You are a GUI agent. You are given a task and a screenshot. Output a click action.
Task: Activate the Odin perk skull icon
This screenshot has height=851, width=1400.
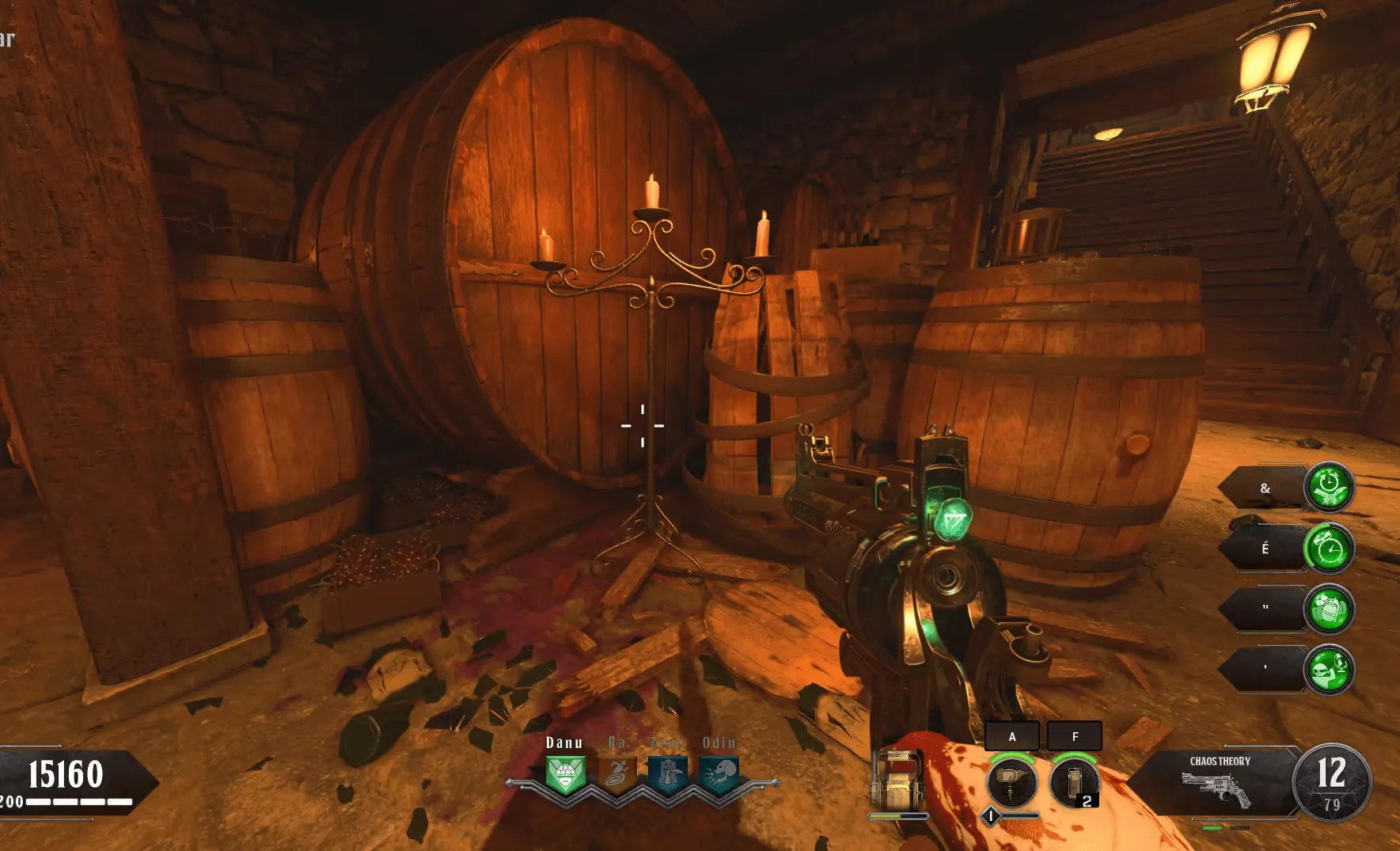click(x=719, y=774)
